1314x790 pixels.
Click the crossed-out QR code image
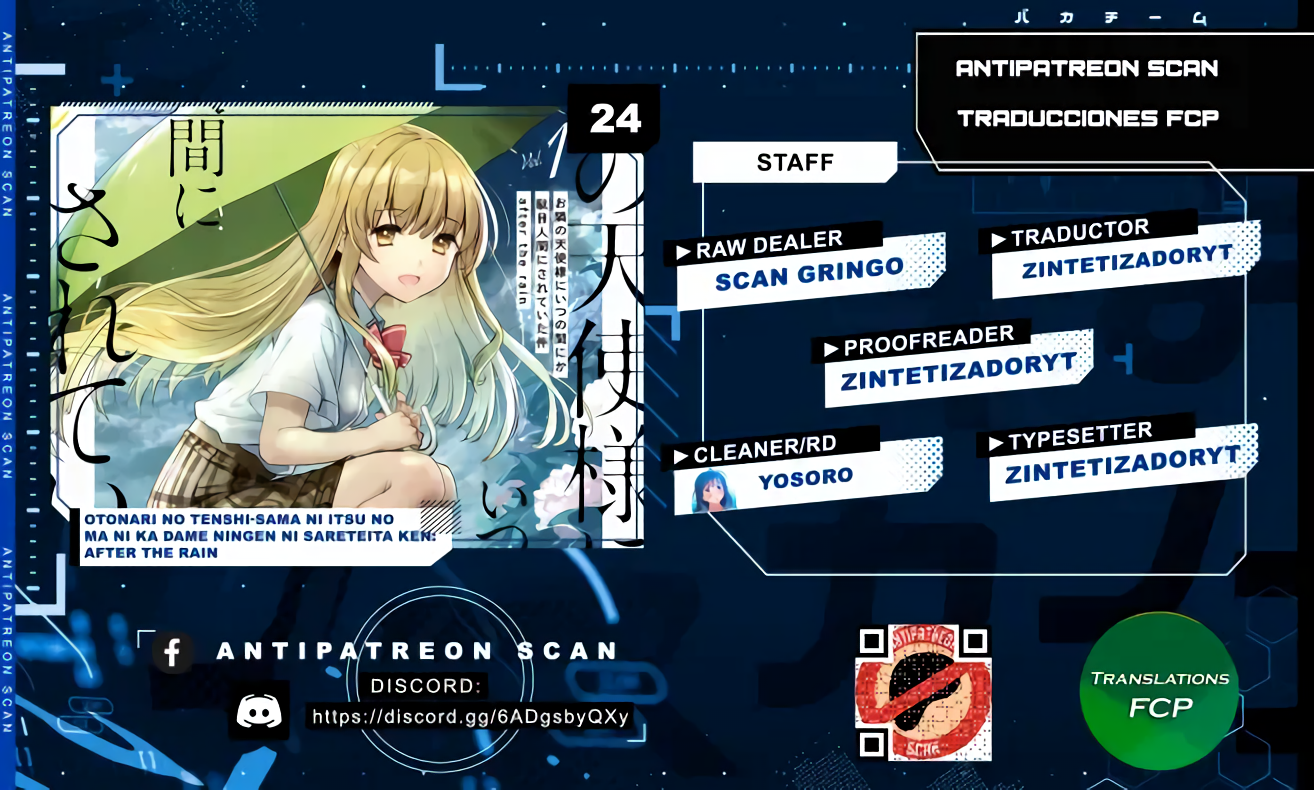(924, 692)
